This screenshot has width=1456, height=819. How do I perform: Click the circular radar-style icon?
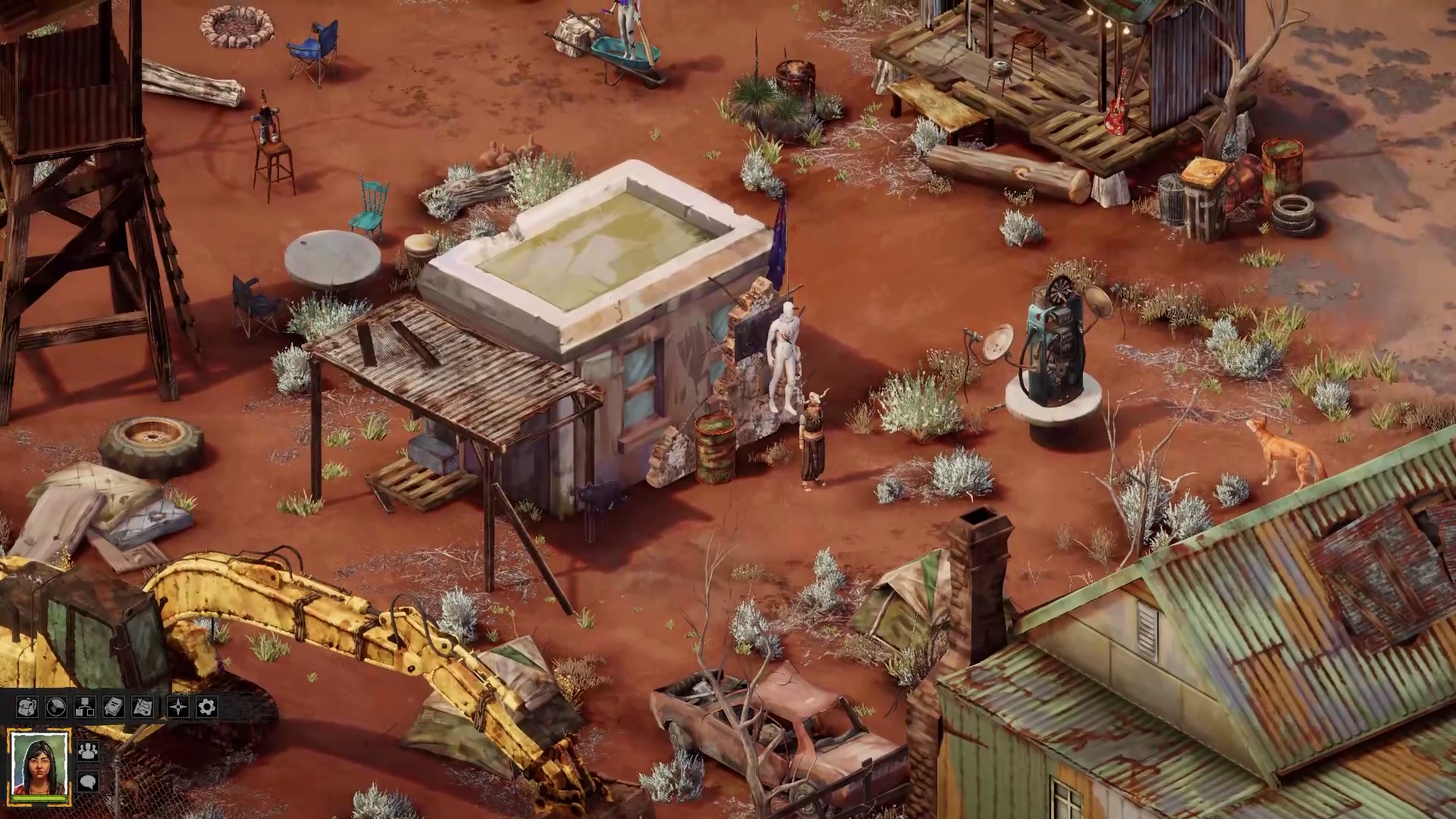tap(55, 708)
